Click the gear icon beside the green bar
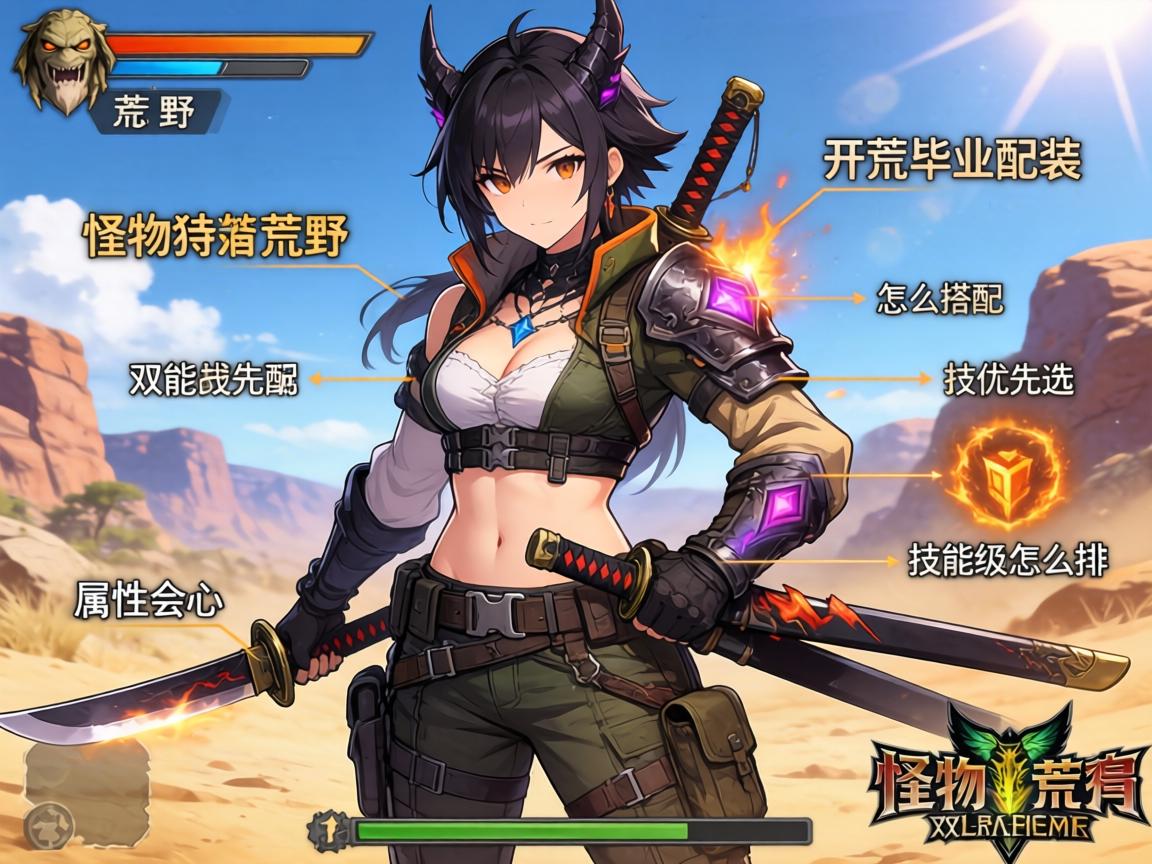This screenshot has width=1152, height=864. point(328,831)
